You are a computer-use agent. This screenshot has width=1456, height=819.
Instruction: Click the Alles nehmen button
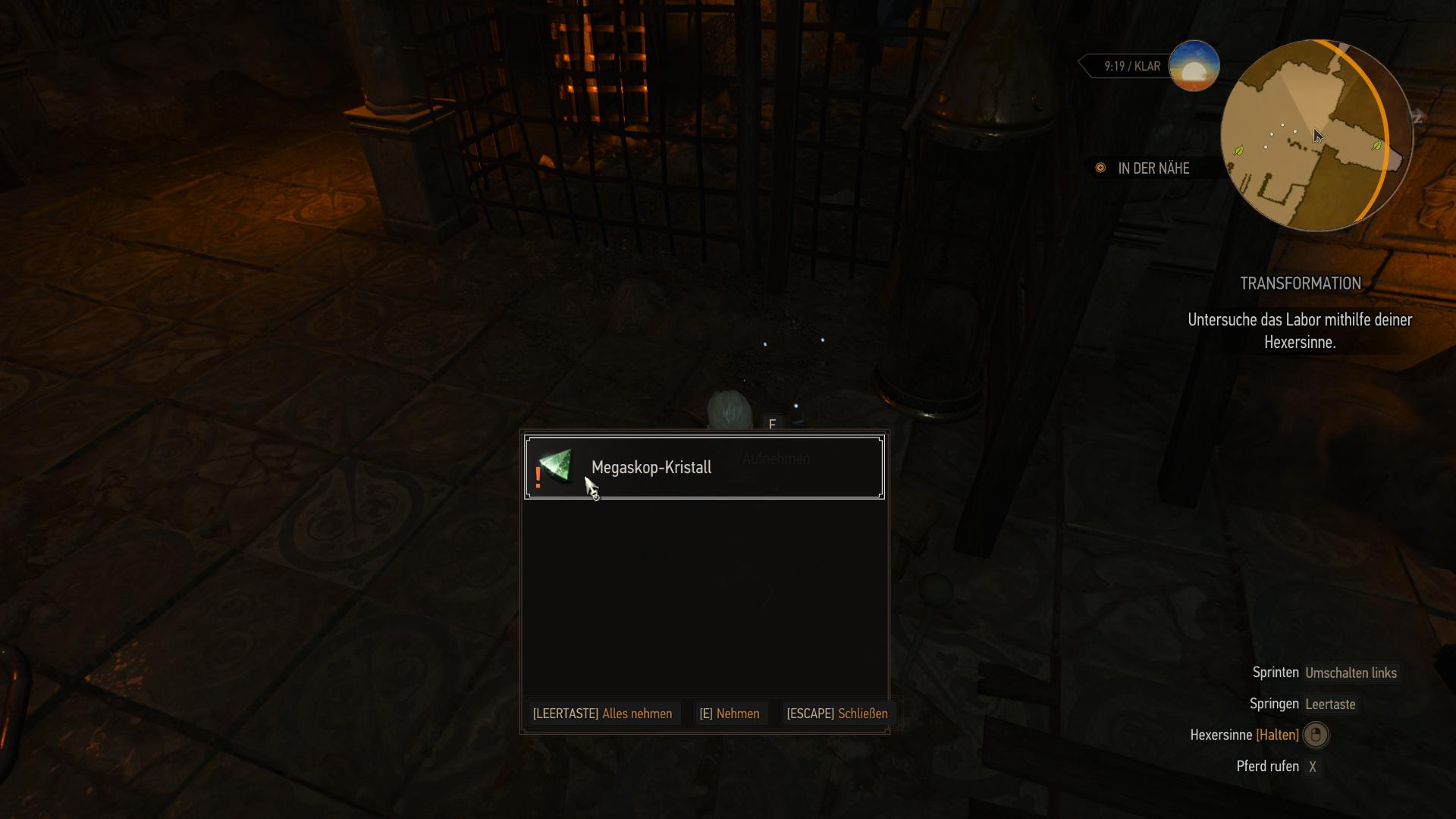tap(602, 714)
